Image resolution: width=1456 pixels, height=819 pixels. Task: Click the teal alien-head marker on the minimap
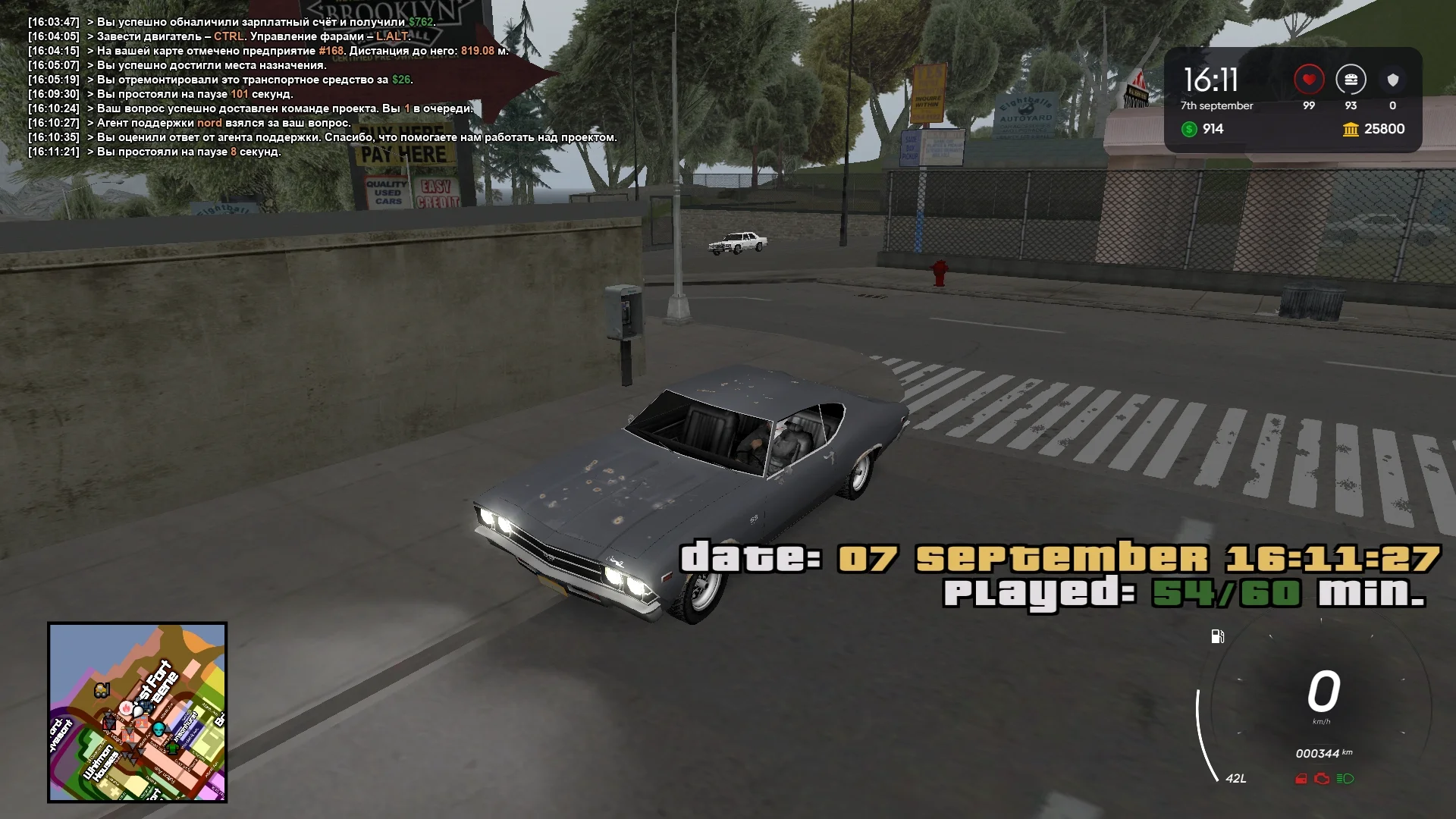[158, 730]
